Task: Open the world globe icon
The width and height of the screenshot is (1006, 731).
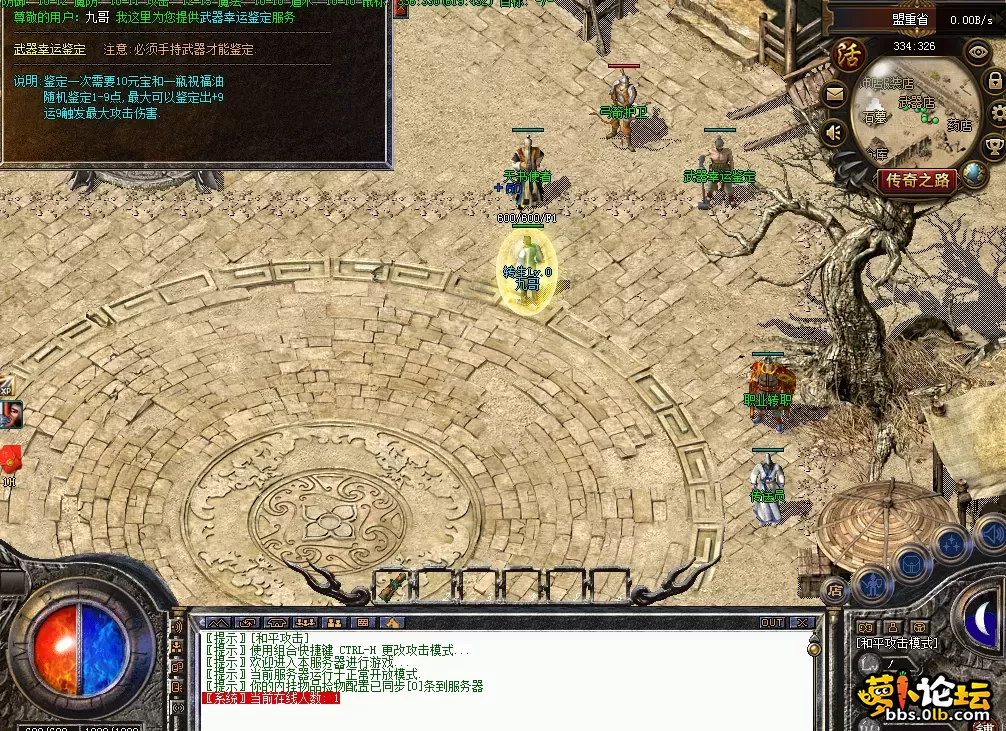Action: pos(976,174)
